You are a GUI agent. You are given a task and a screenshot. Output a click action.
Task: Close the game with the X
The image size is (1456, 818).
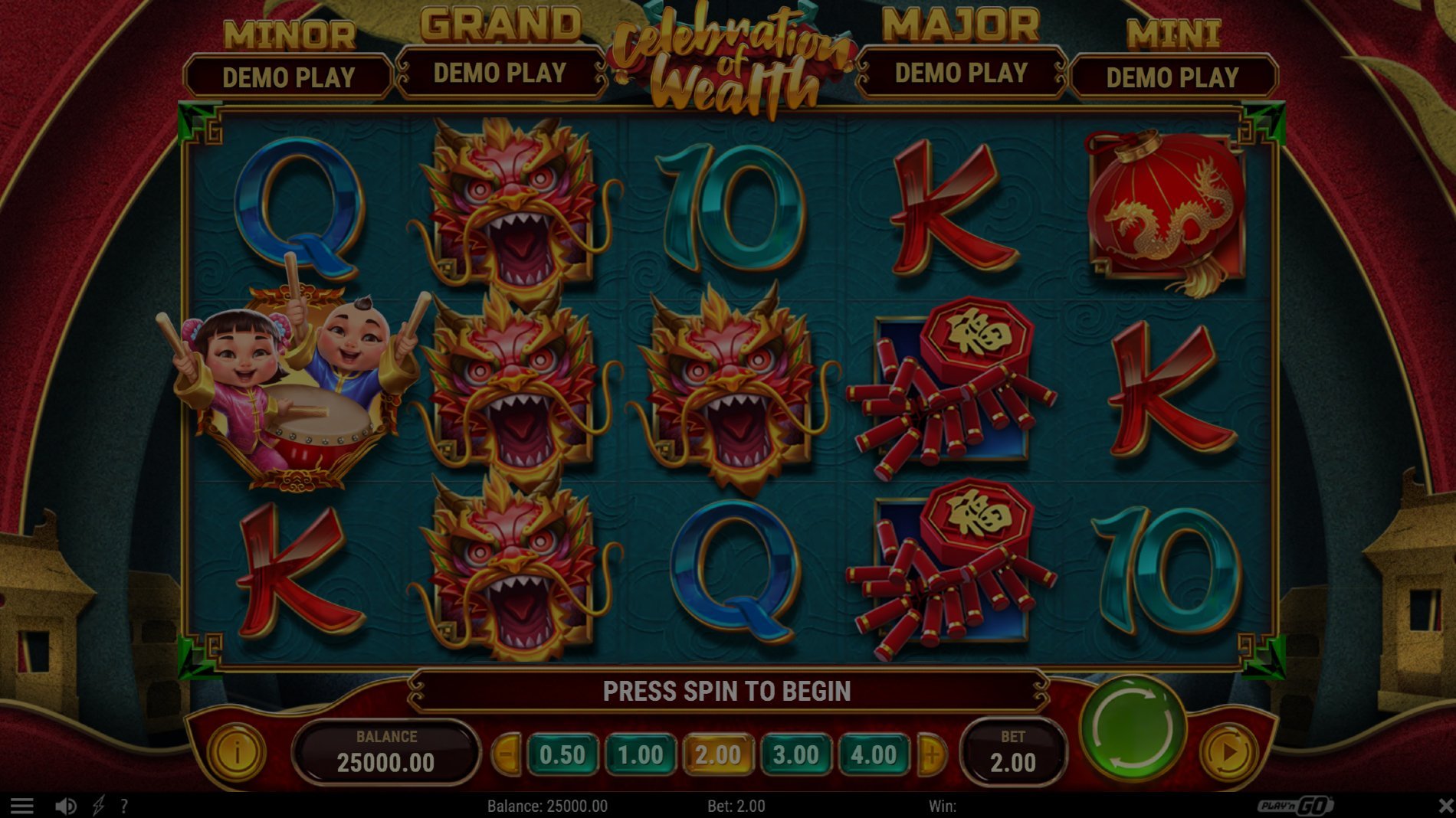tap(1445, 806)
